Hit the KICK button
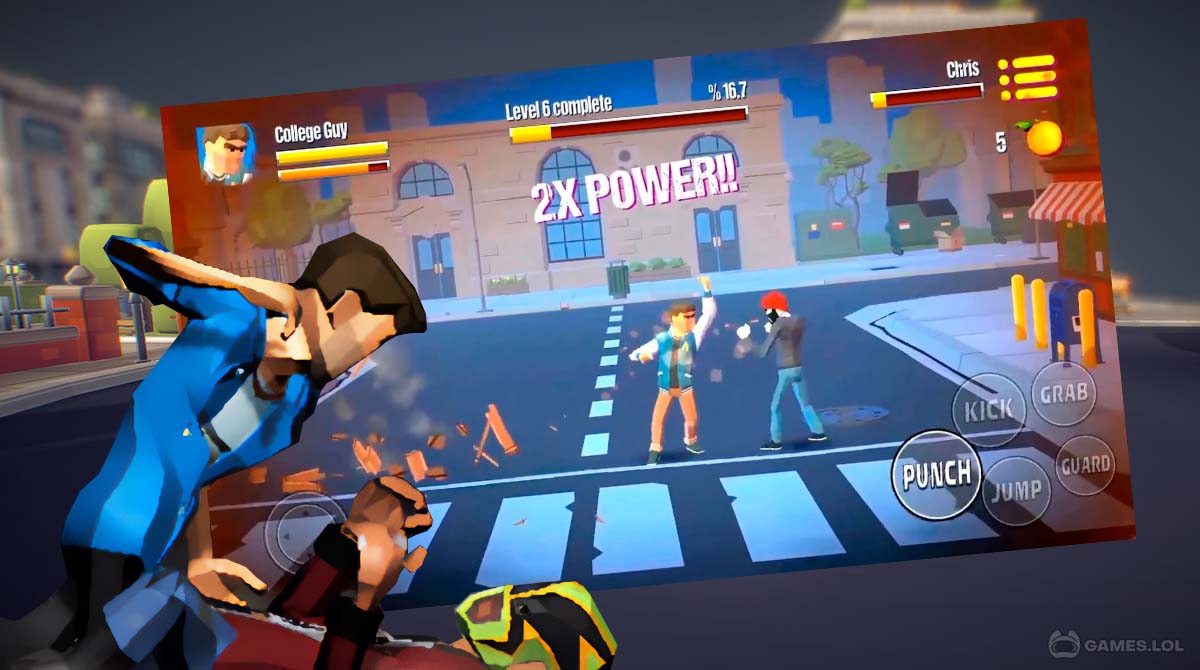This screenshot has height=670, width=1200. click(x=988, y=409)
